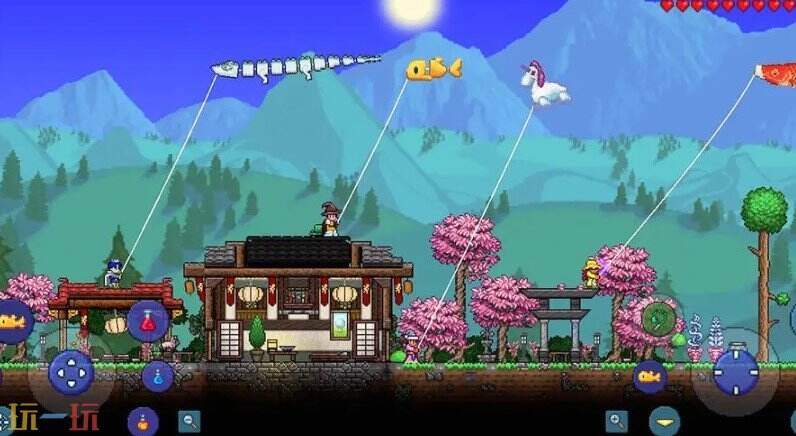Click the zoom-out magnifier button
Screen dimensions: 796x436
pos(188,421)
